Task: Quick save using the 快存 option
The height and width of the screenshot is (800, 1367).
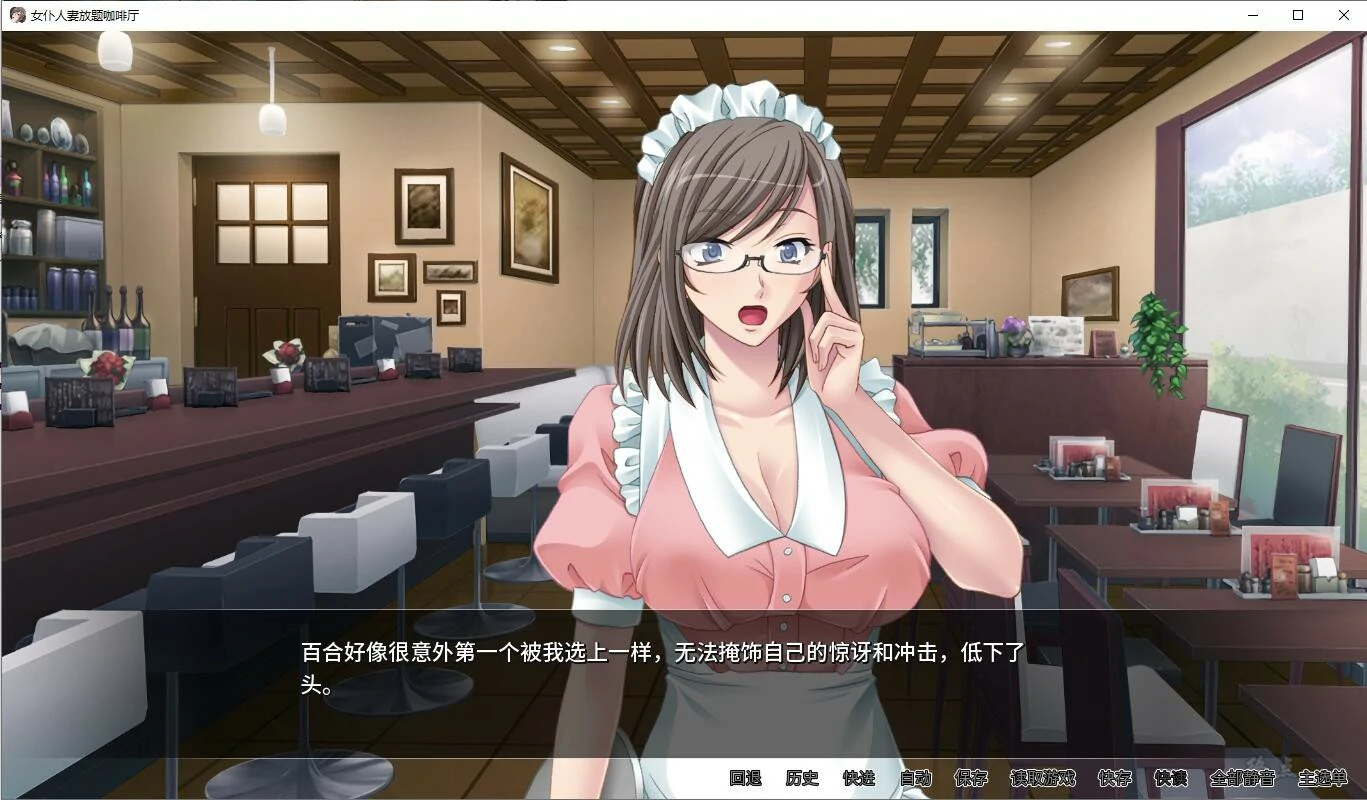Action: (1116, 776)
